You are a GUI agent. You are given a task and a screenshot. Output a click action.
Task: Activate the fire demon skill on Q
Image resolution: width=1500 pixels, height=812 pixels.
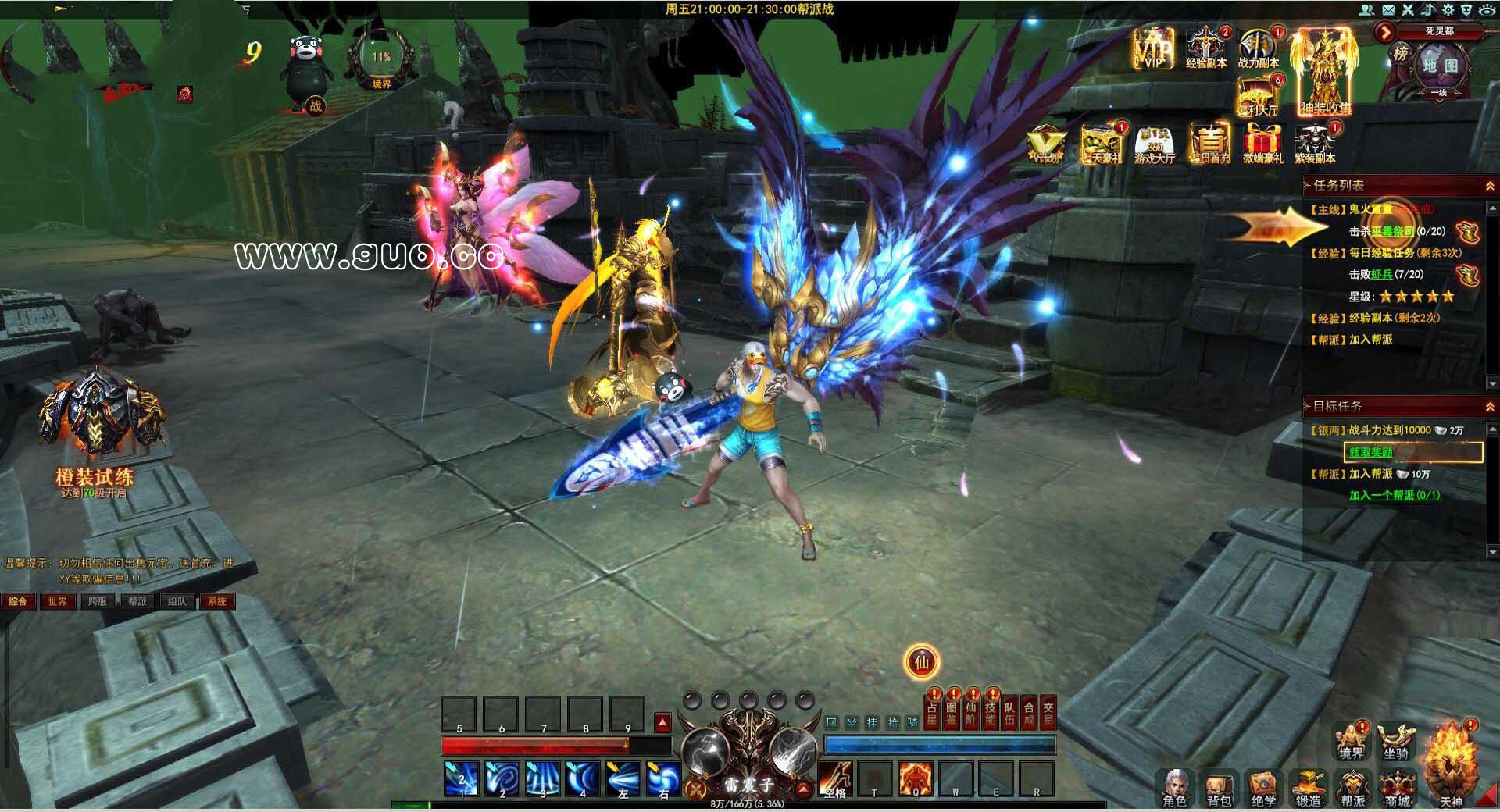point(915,778)
